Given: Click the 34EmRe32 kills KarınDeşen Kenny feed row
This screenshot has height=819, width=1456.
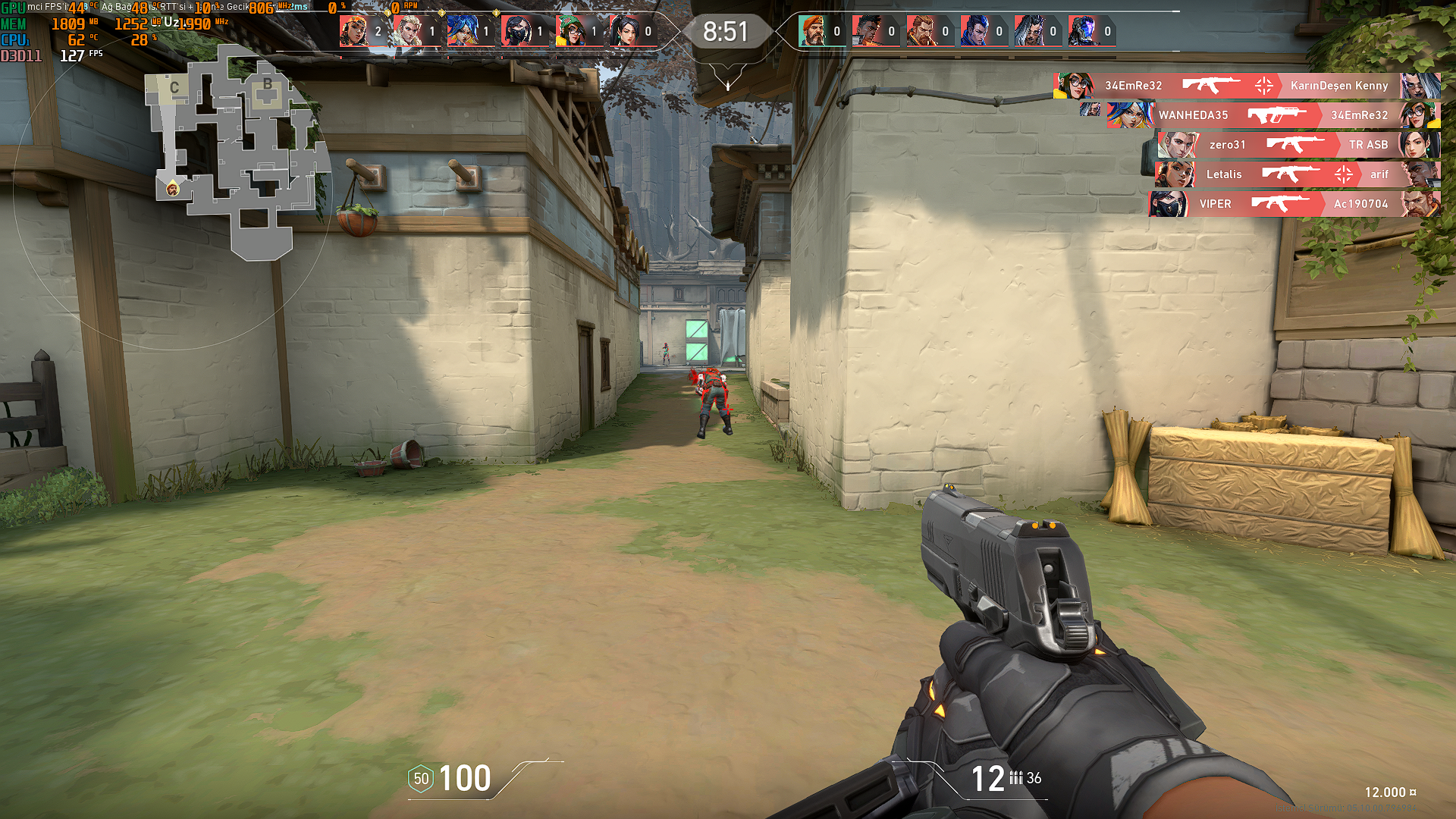Looking at the screenshot, I should point(1246,86).
